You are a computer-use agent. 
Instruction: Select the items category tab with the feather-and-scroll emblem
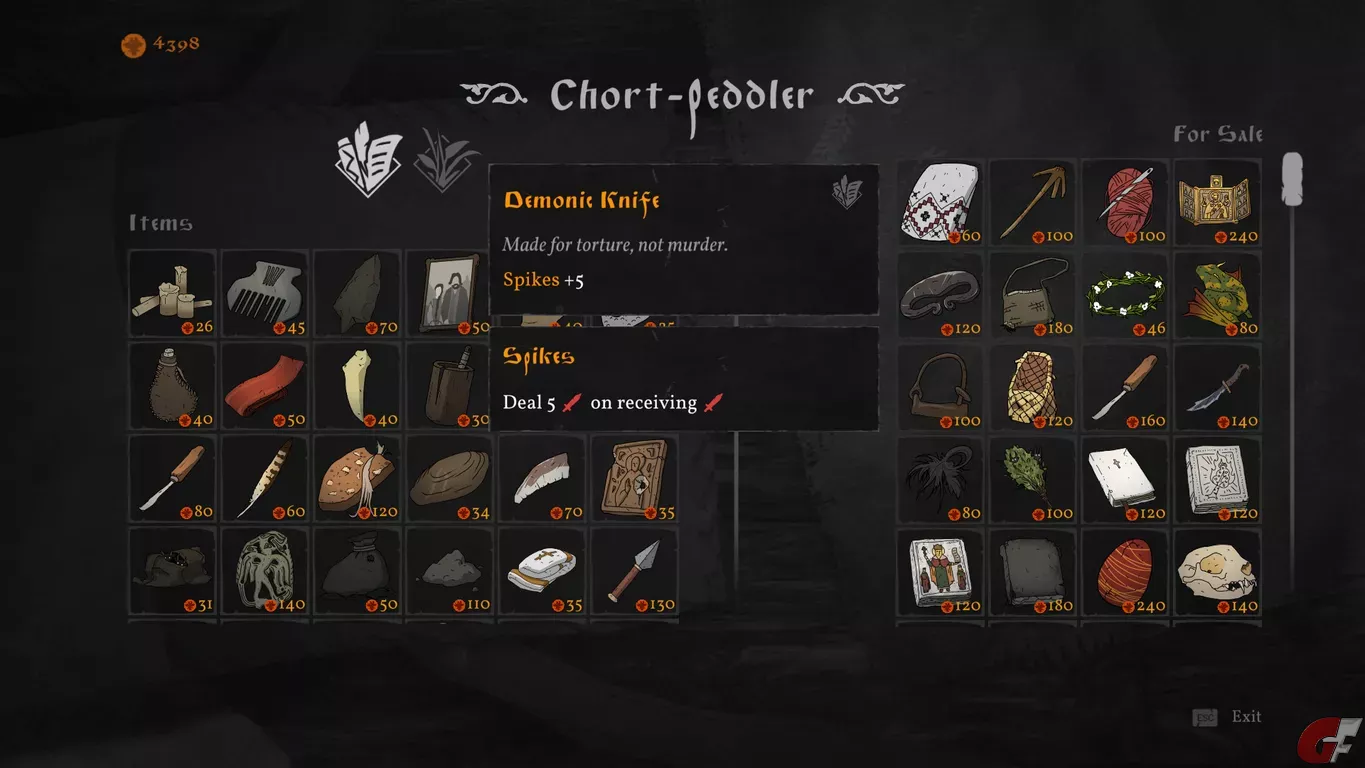click(369, 161)
